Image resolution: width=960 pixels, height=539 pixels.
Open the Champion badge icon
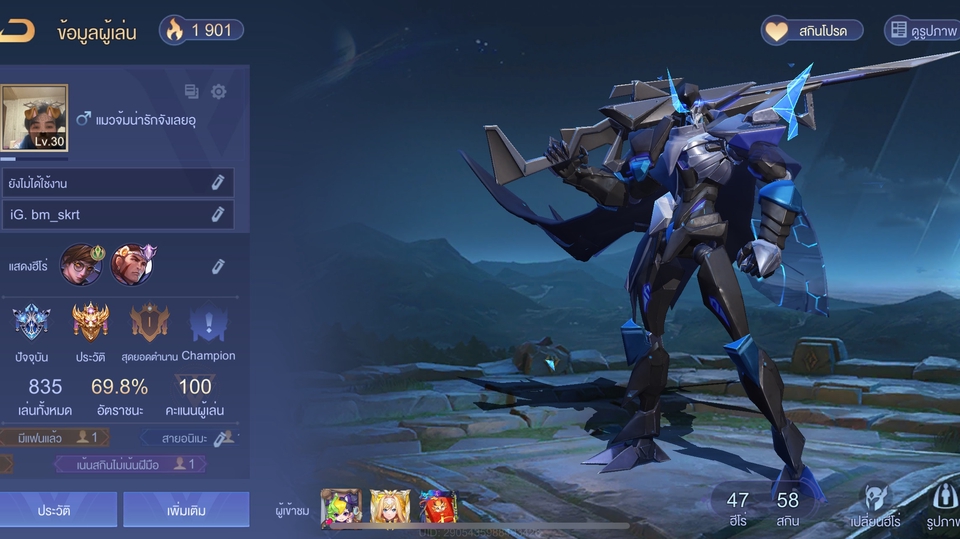(208, 323)
